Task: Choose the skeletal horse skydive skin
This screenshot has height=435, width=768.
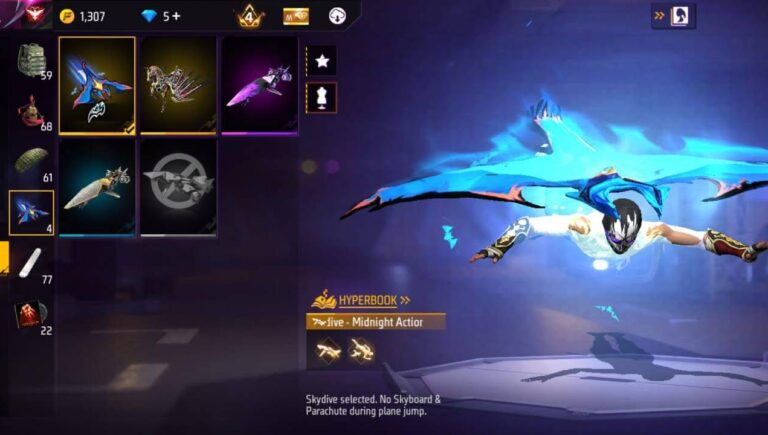Action: point(178,85)
